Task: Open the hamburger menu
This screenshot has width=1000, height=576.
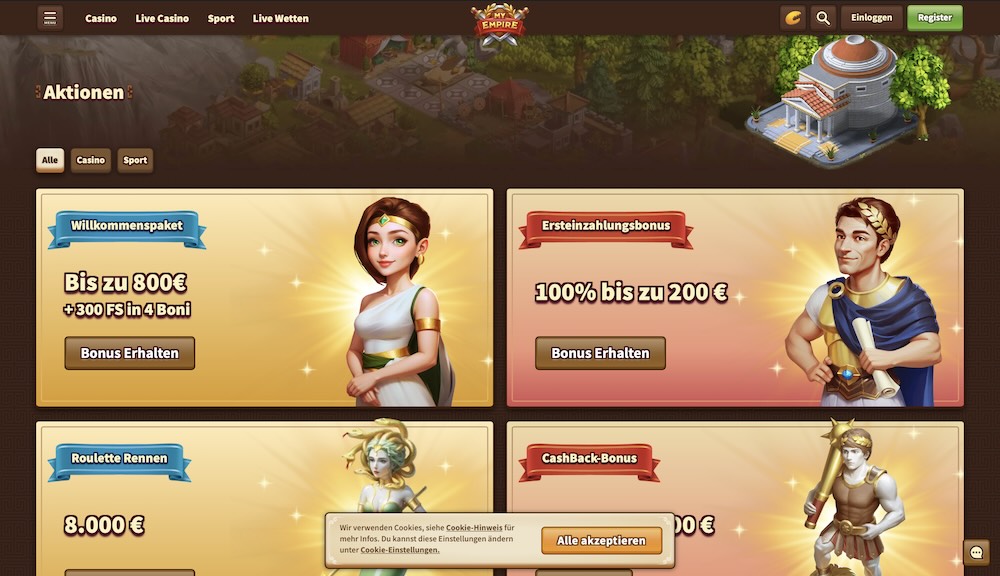Action: (x=50, y=18)
